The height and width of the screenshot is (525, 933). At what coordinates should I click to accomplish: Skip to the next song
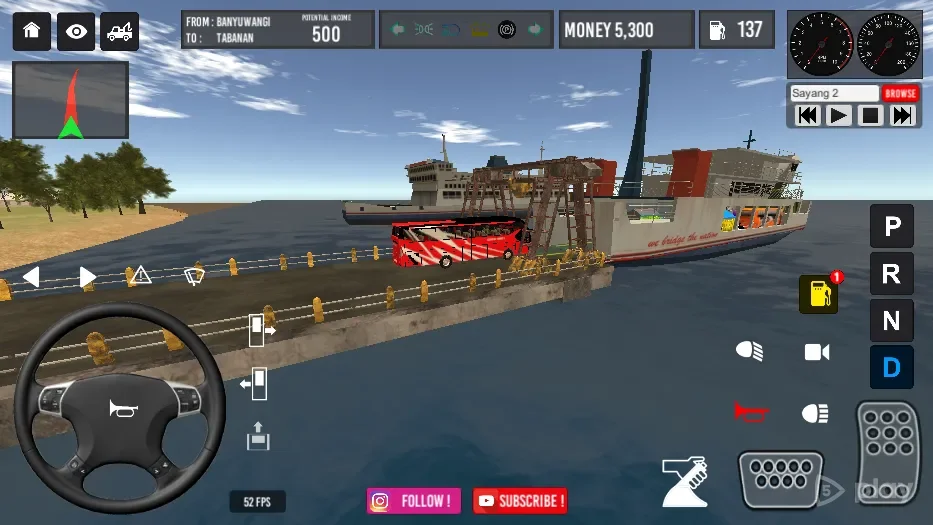pyautogui.click(x=902, y=115)
